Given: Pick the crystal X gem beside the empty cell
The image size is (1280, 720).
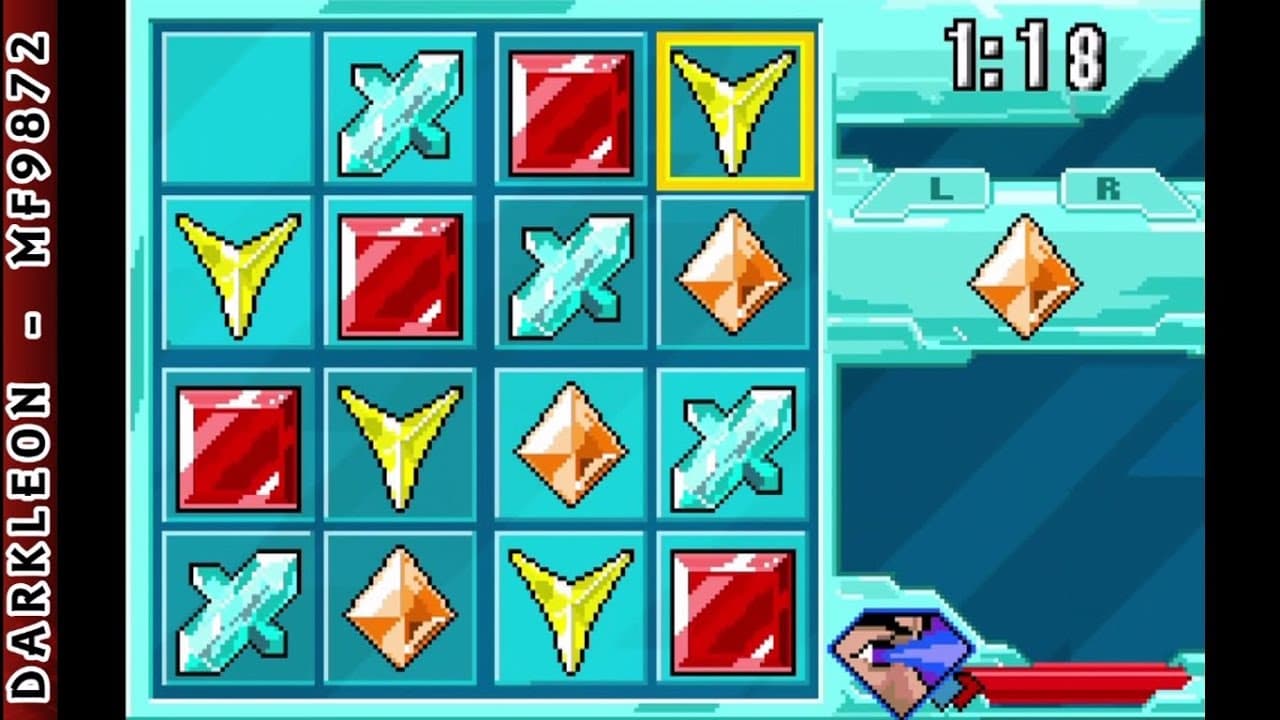Looking at the screenshot, I should click(x=400, y=105).
